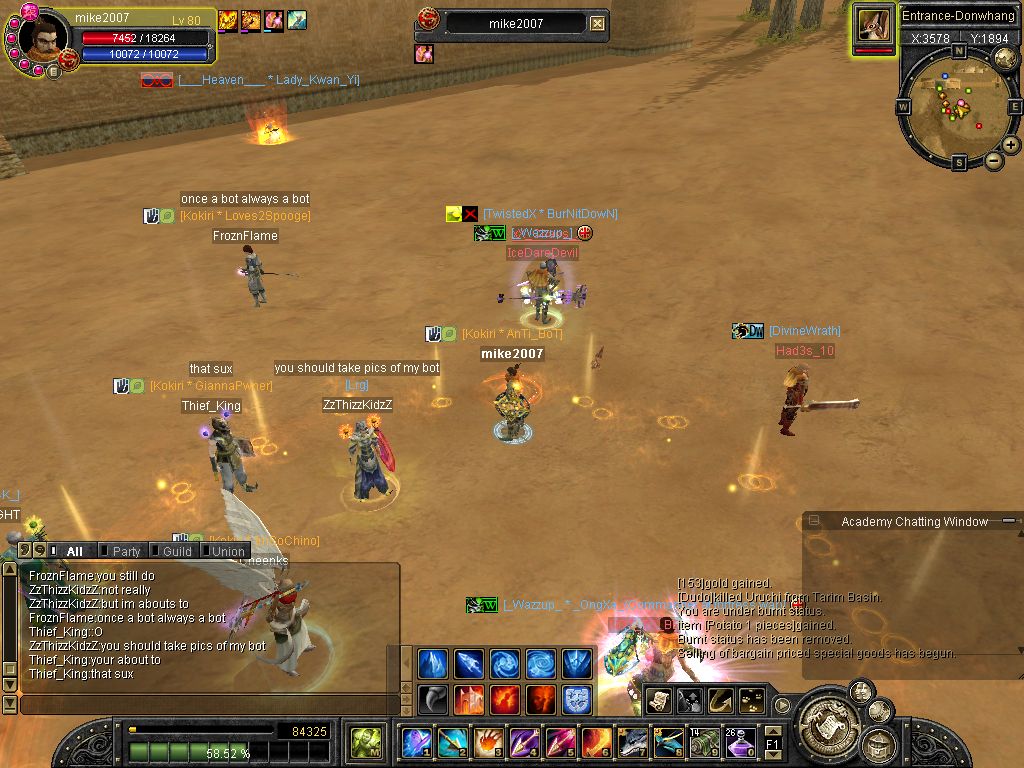Use the potion in hotbar slot 0
This screenshot has height=768, width=1024.
pyautogui.click(x=739, y=743)
